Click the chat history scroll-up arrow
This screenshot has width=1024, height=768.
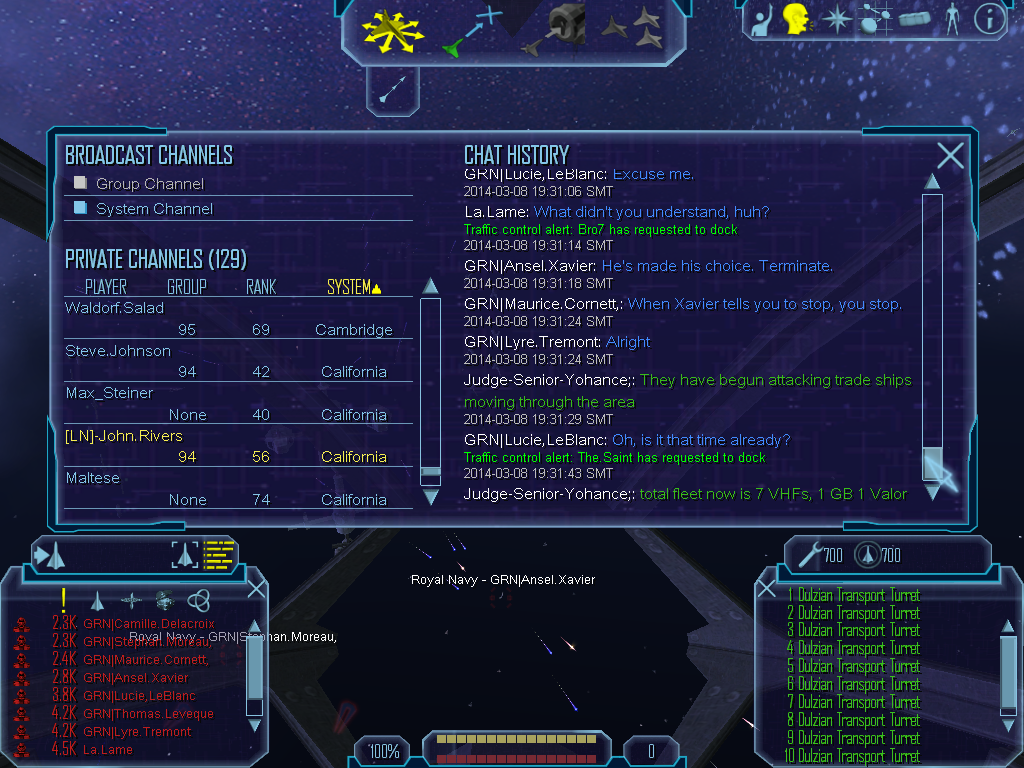[932, 182]
